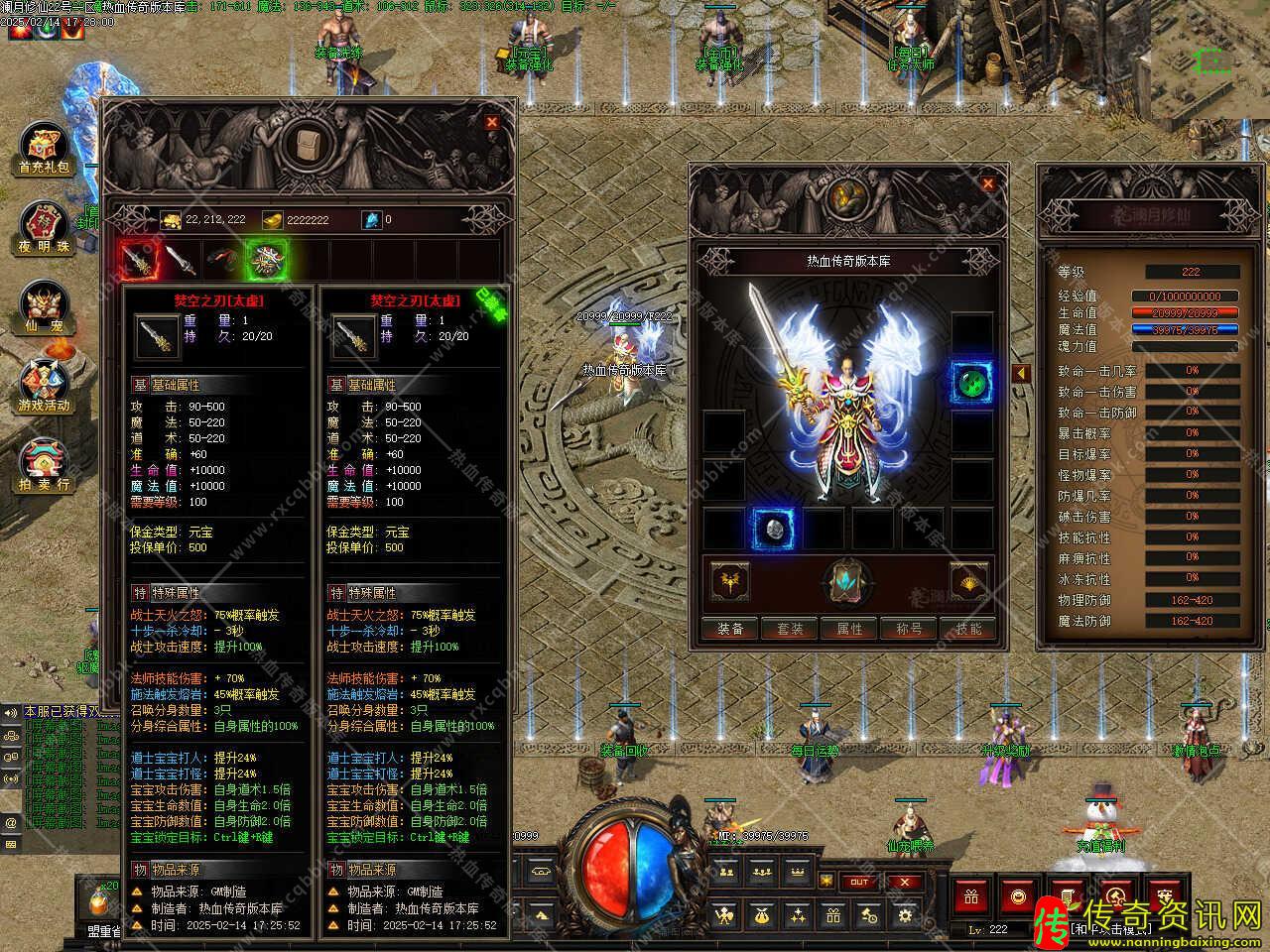Select the green orb equipment slot
The image size is (1270, 952).
972,382
